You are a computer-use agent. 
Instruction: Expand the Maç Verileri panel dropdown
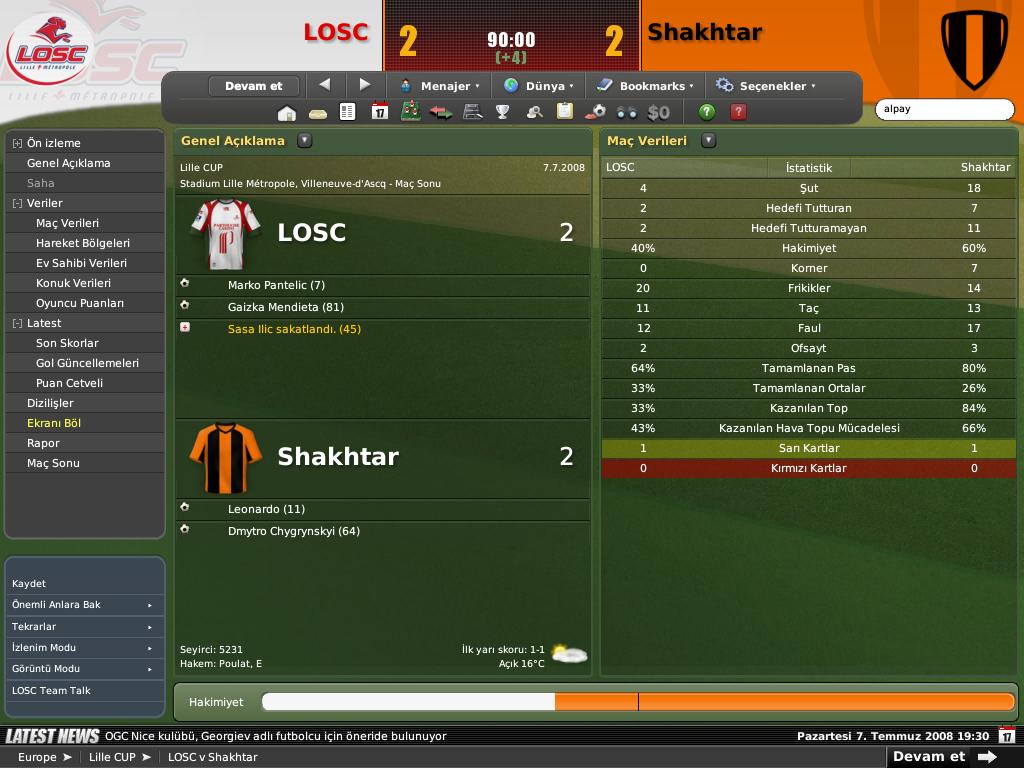[x=708, y=141]
